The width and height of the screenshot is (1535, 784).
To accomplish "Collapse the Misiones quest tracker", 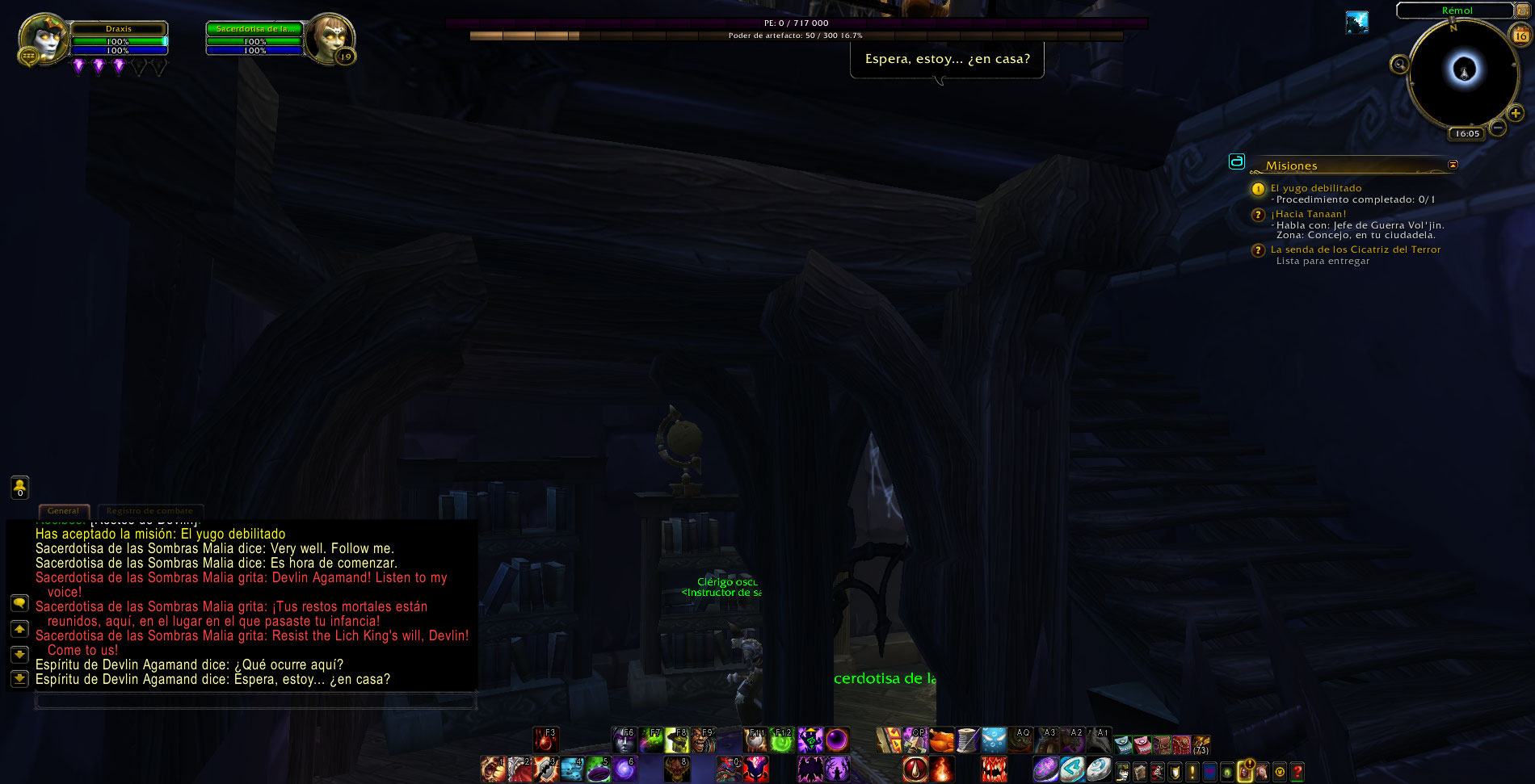I will pos(1453,165).
